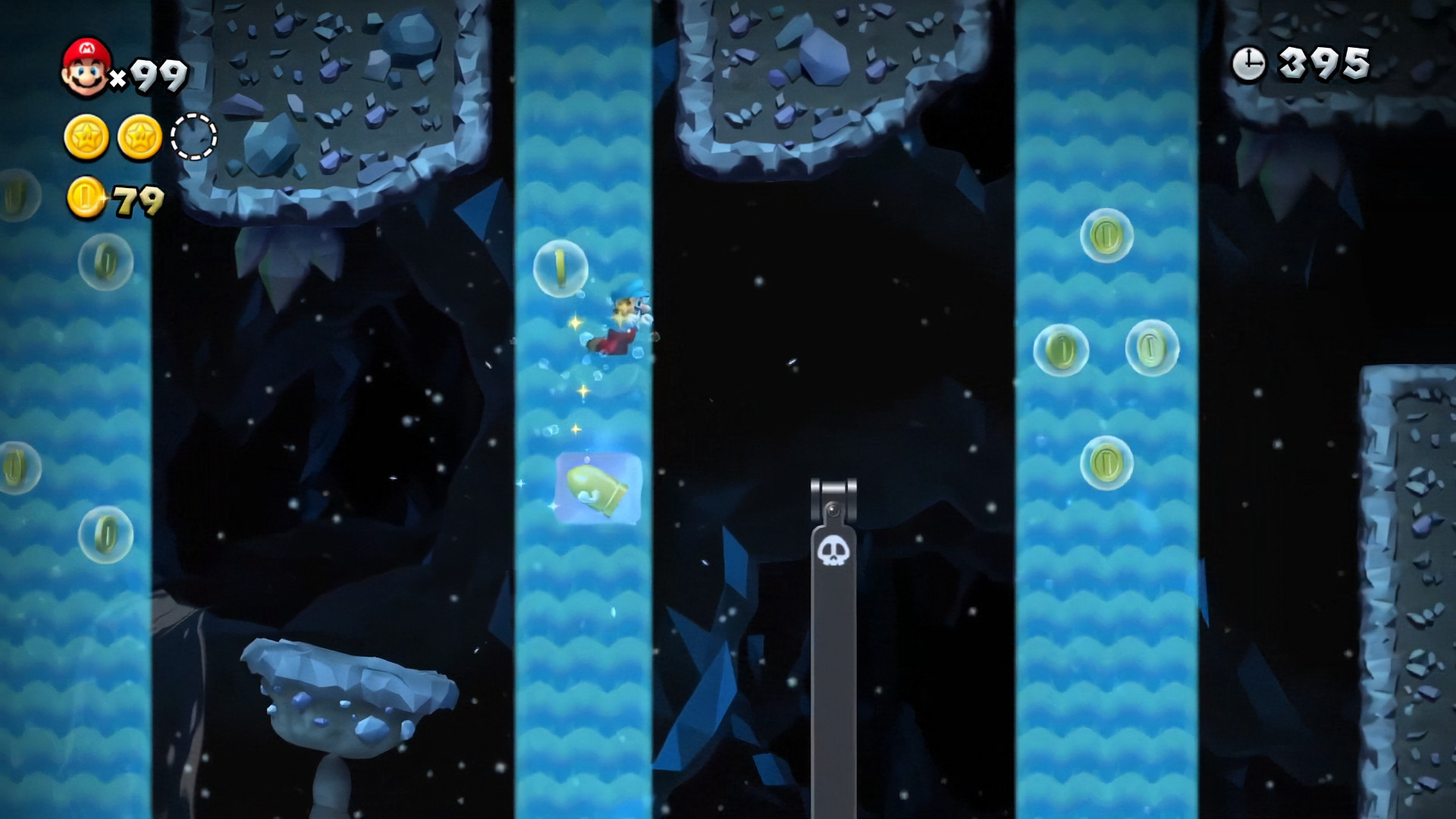Click the topmost bubbled coin on the right
1456x819 pixels.
pos(1106,237)
